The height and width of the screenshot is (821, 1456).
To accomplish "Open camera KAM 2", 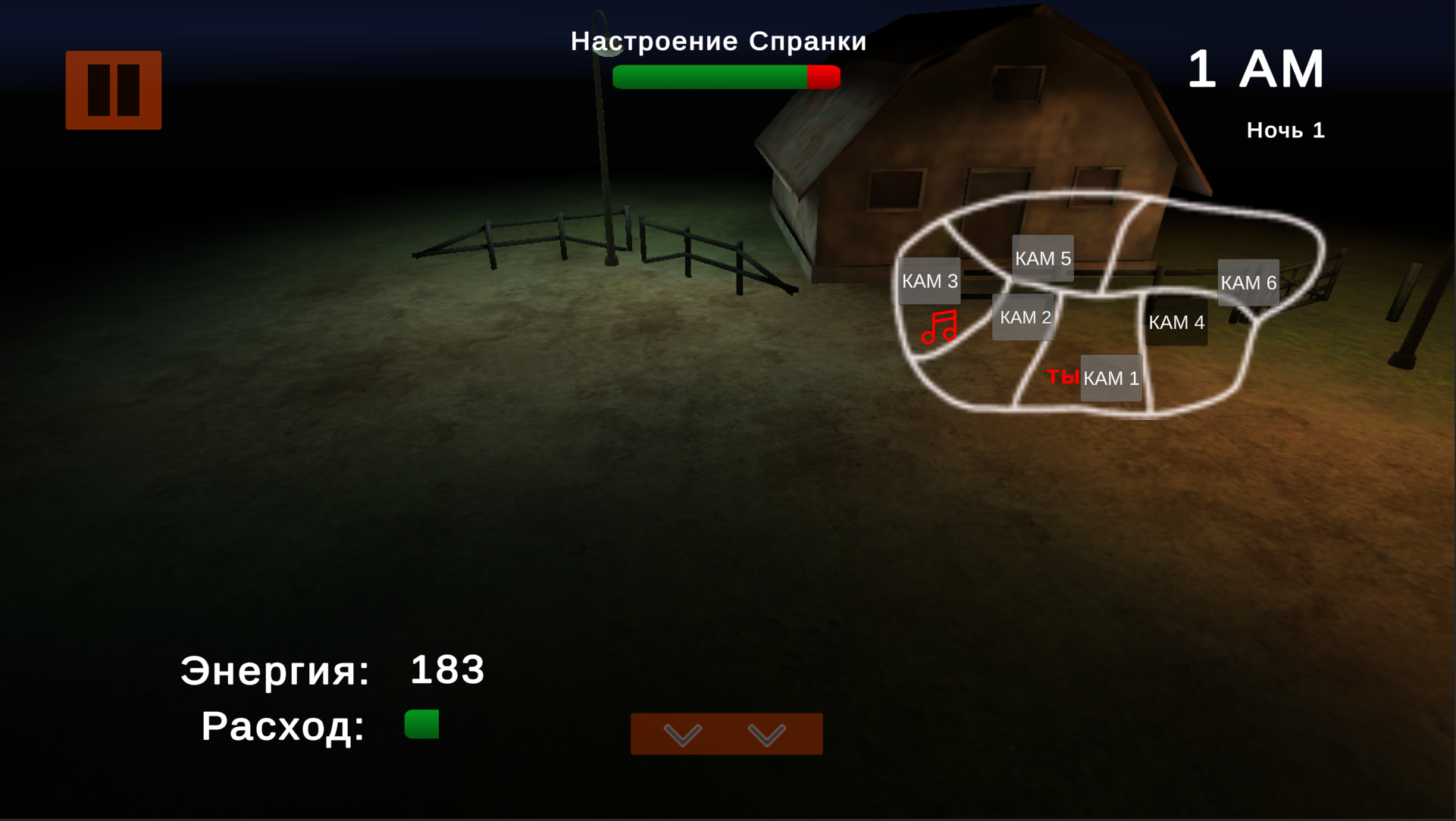I will pos(1022,317).
